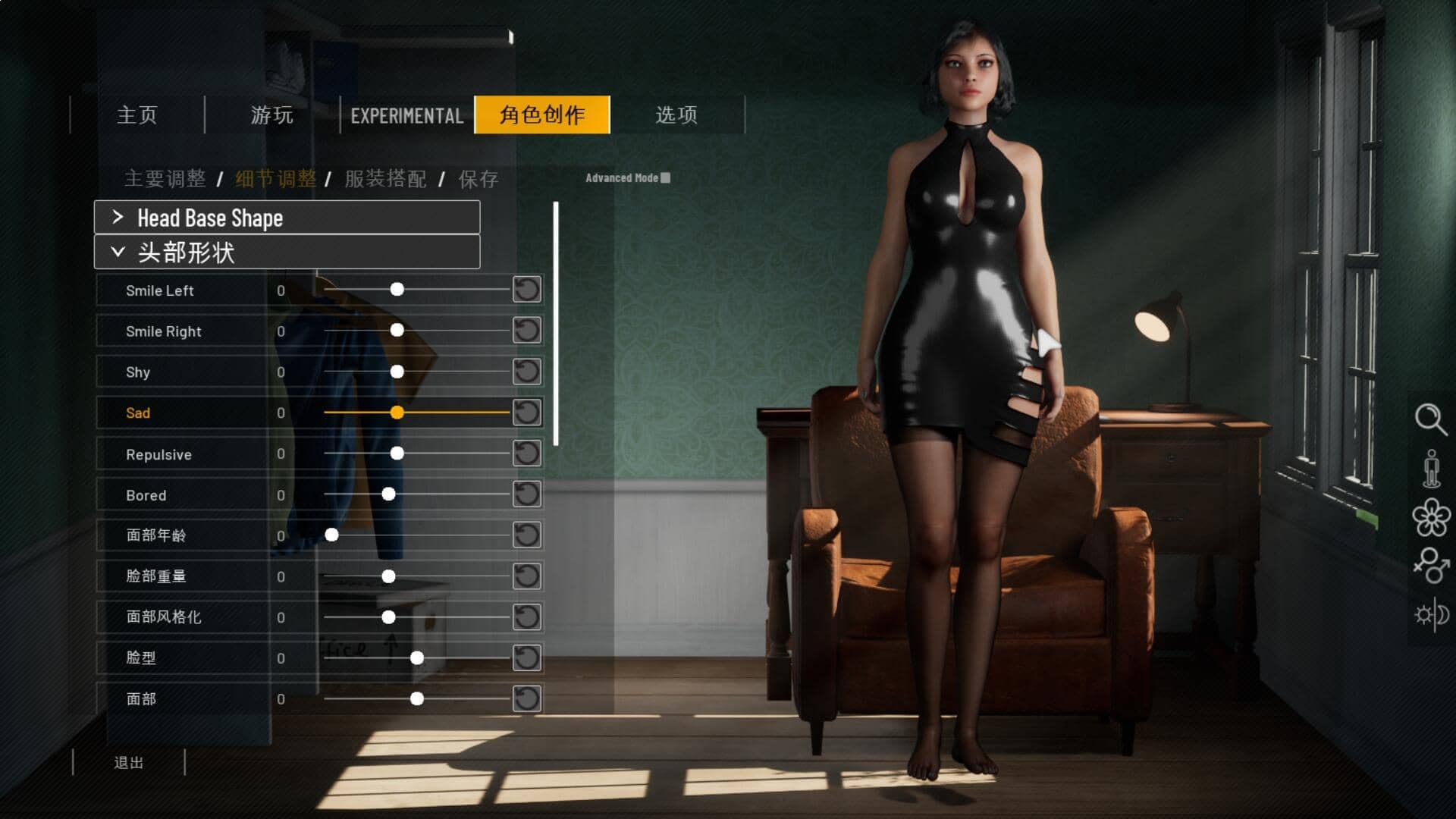1456x819 pixels.
Task: Reset the 脸型 slider
Action: point(527,658)
